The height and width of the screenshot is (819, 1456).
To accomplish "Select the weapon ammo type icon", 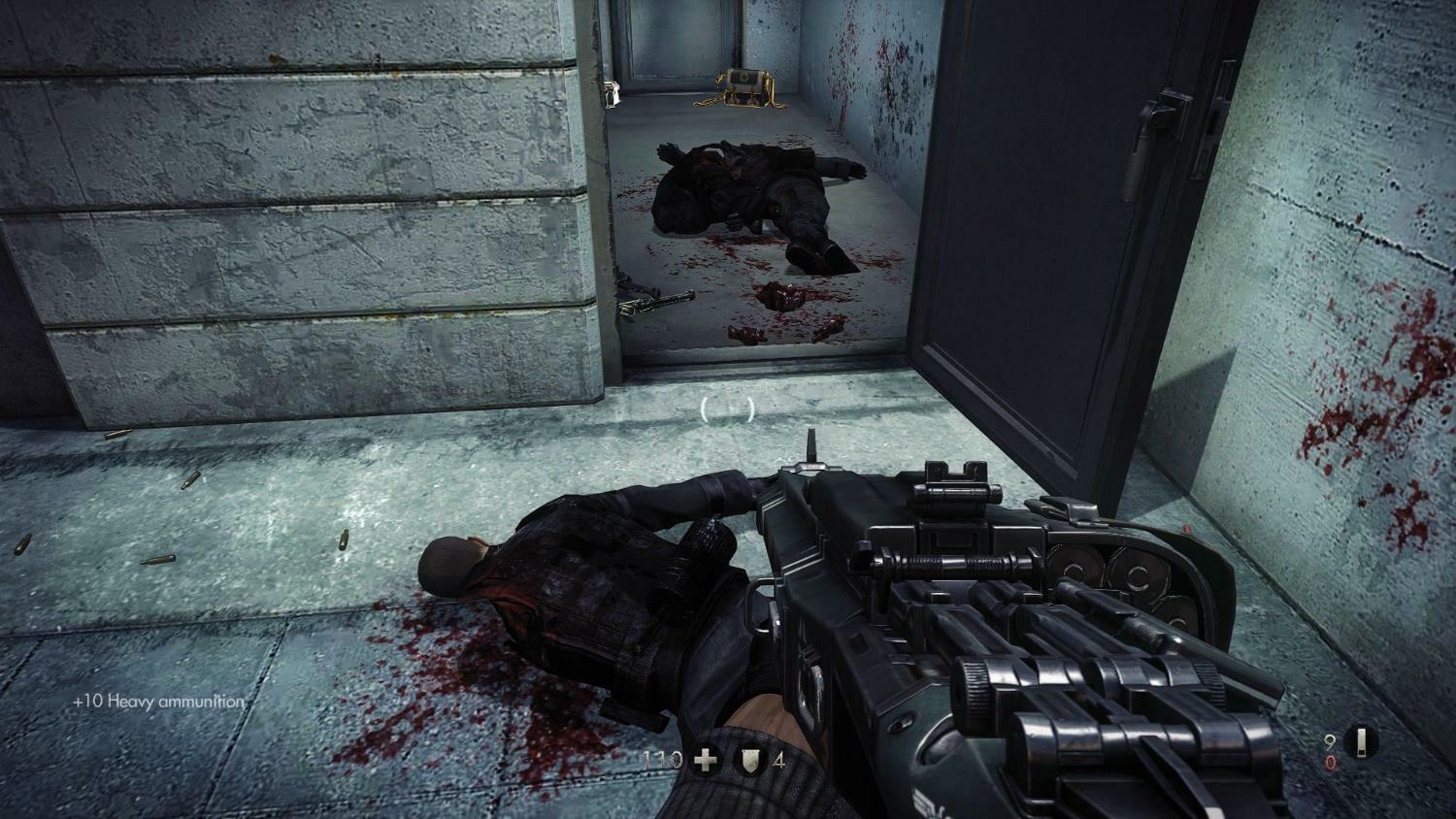I will click(1367, 742).
